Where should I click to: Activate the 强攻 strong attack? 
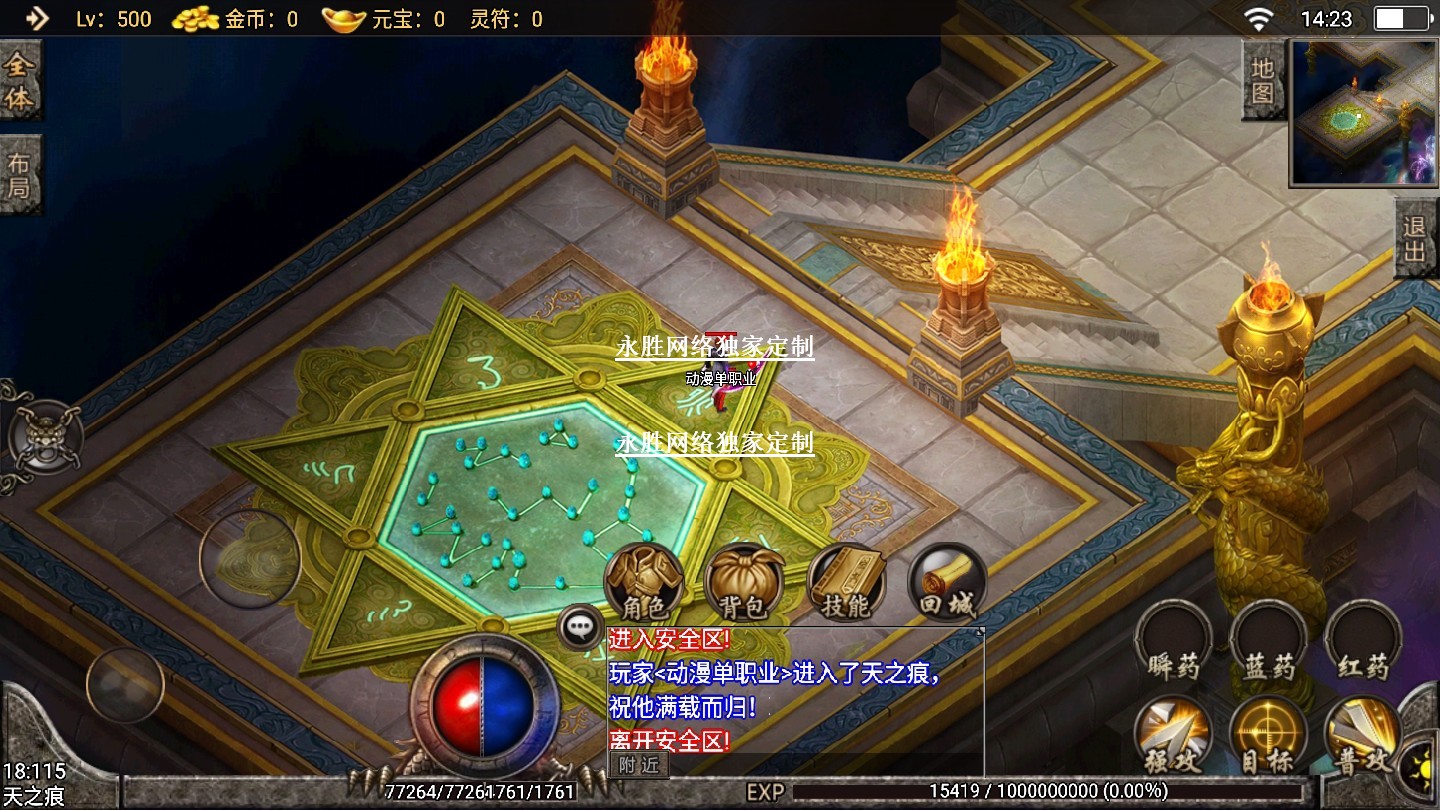1173,736
